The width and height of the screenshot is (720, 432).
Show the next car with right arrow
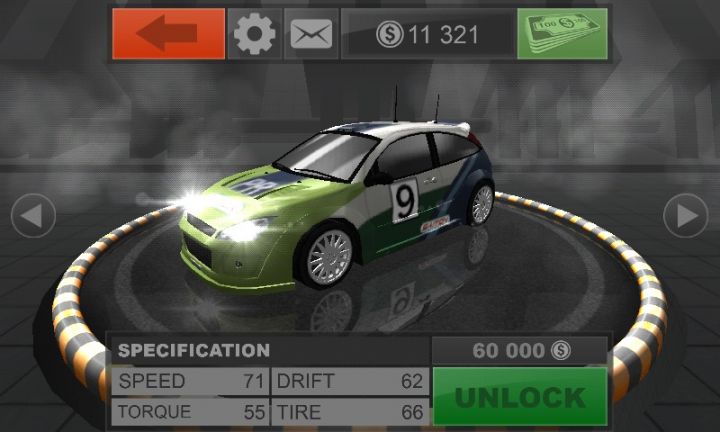pyautogui.click(x=686, y=215)
